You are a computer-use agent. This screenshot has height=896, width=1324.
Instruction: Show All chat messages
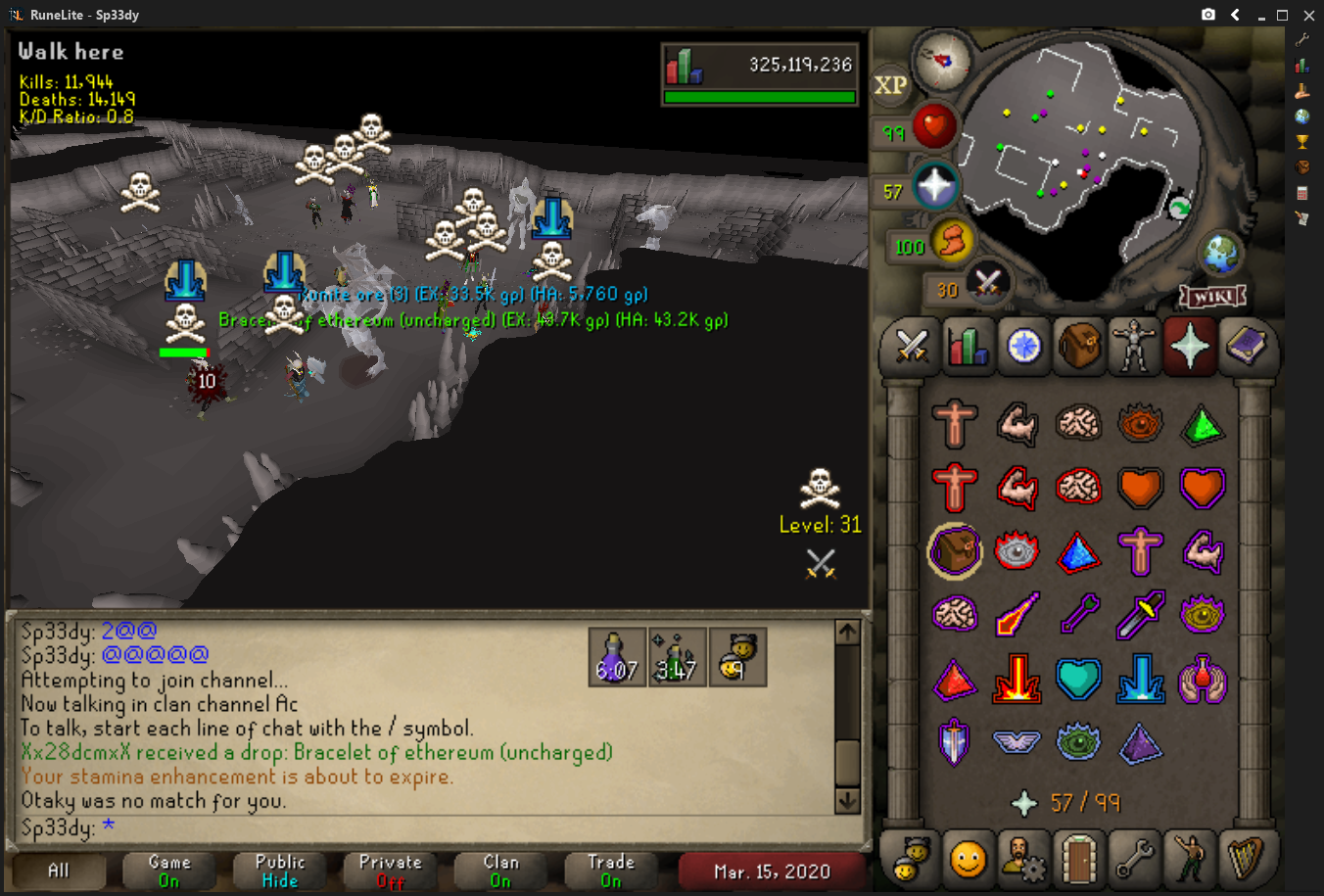tap(59, 870)
